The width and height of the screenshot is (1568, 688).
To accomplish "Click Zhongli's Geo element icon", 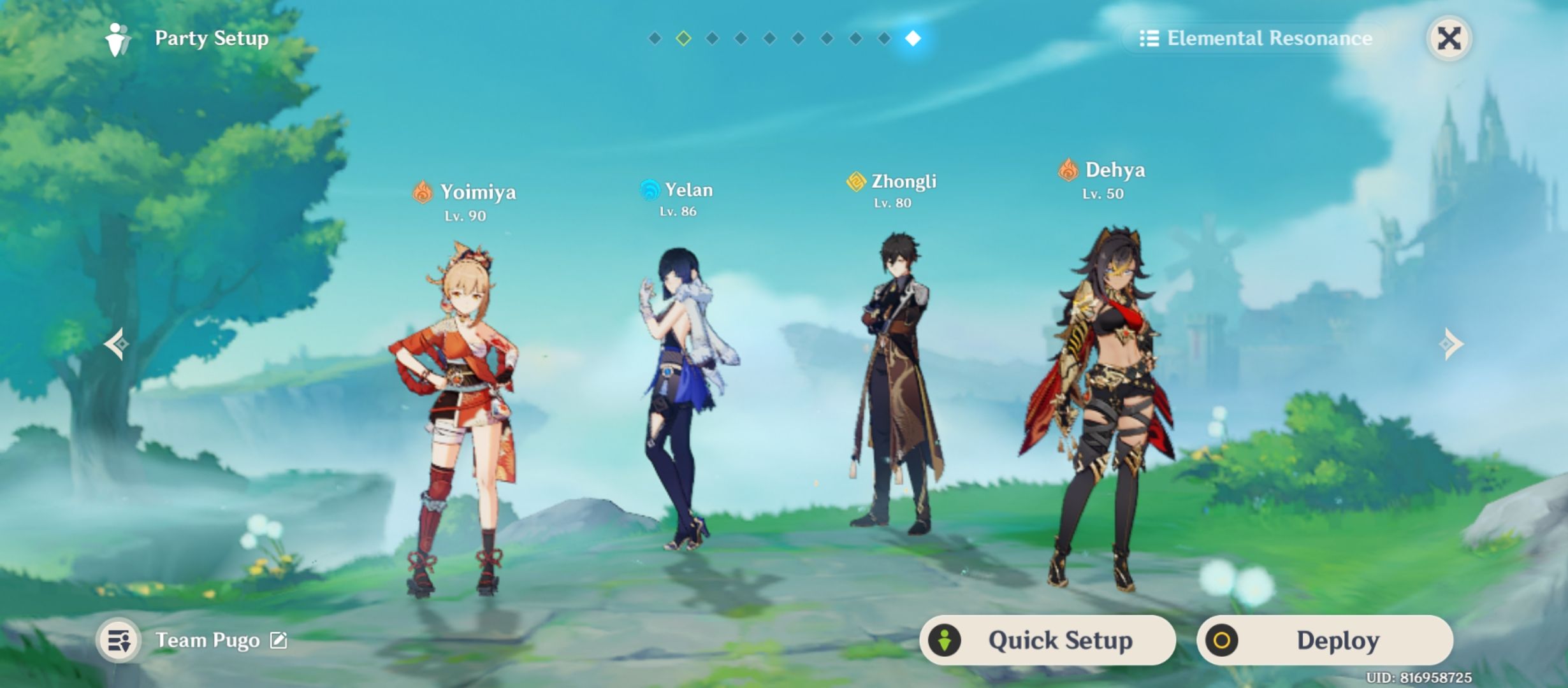I will [855, 181].
